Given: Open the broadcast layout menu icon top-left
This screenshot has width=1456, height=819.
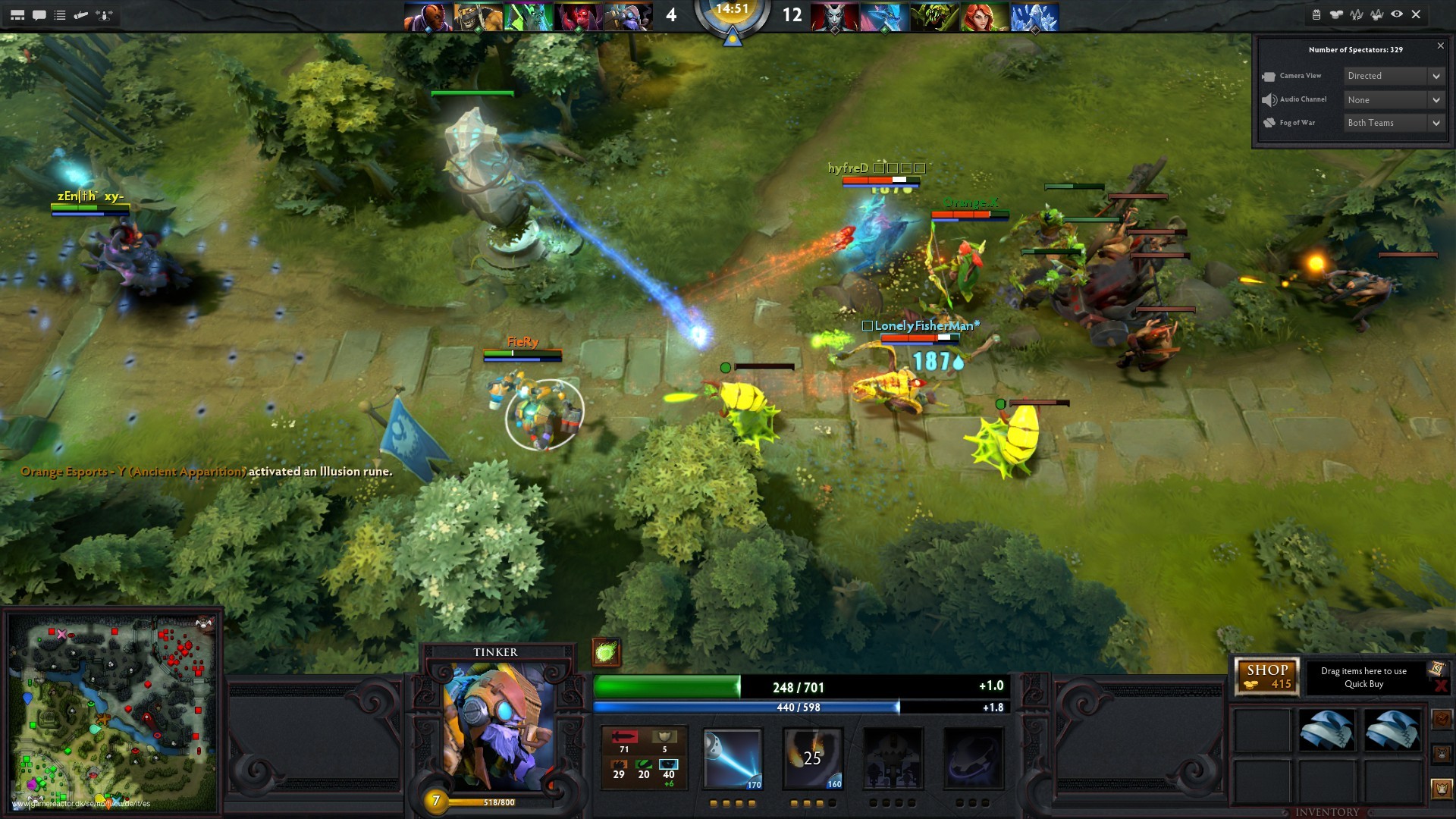Looking at the screenshot, I should [x=18, y=13].
